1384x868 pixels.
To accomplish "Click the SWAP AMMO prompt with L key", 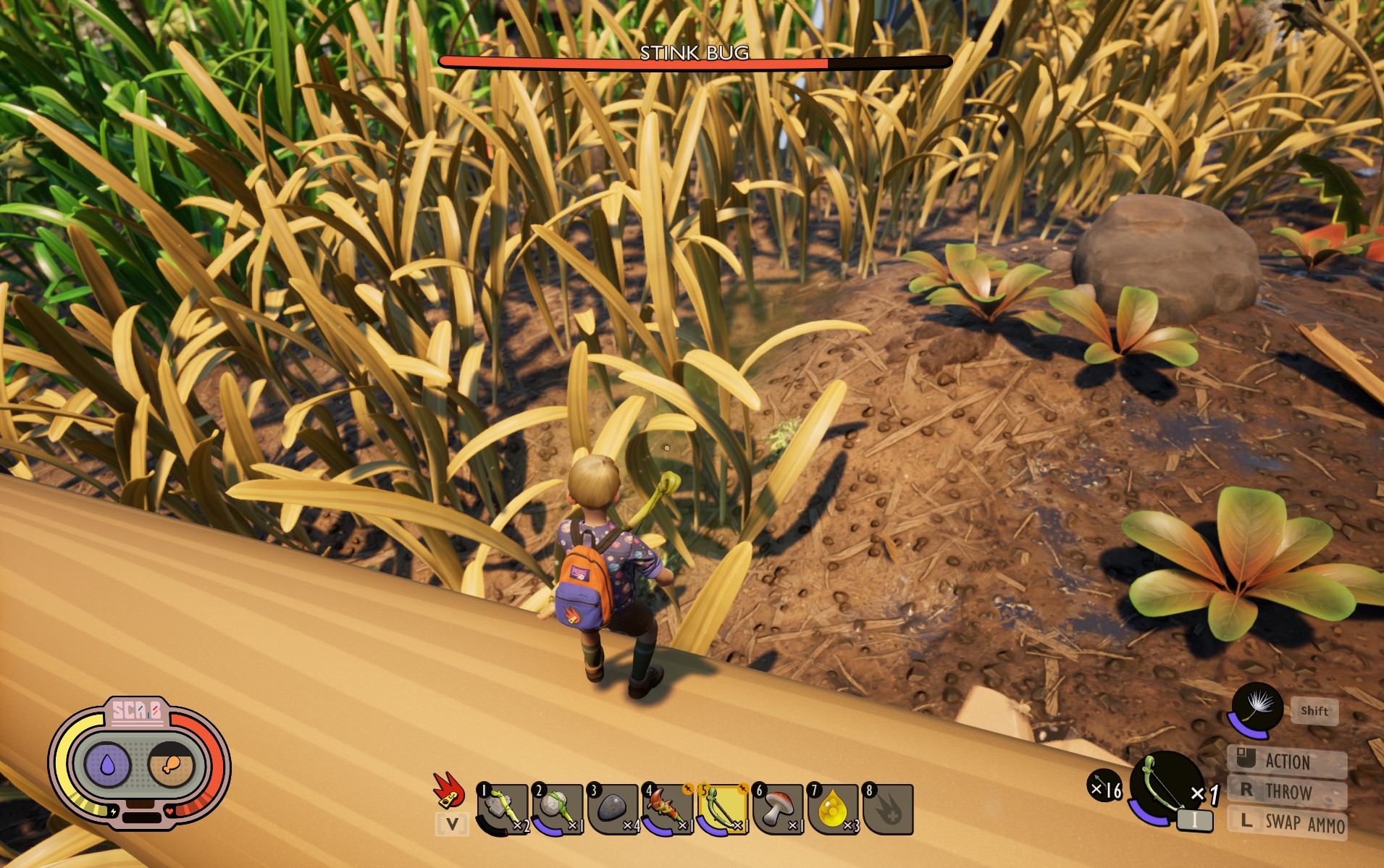I will 1299,822.
